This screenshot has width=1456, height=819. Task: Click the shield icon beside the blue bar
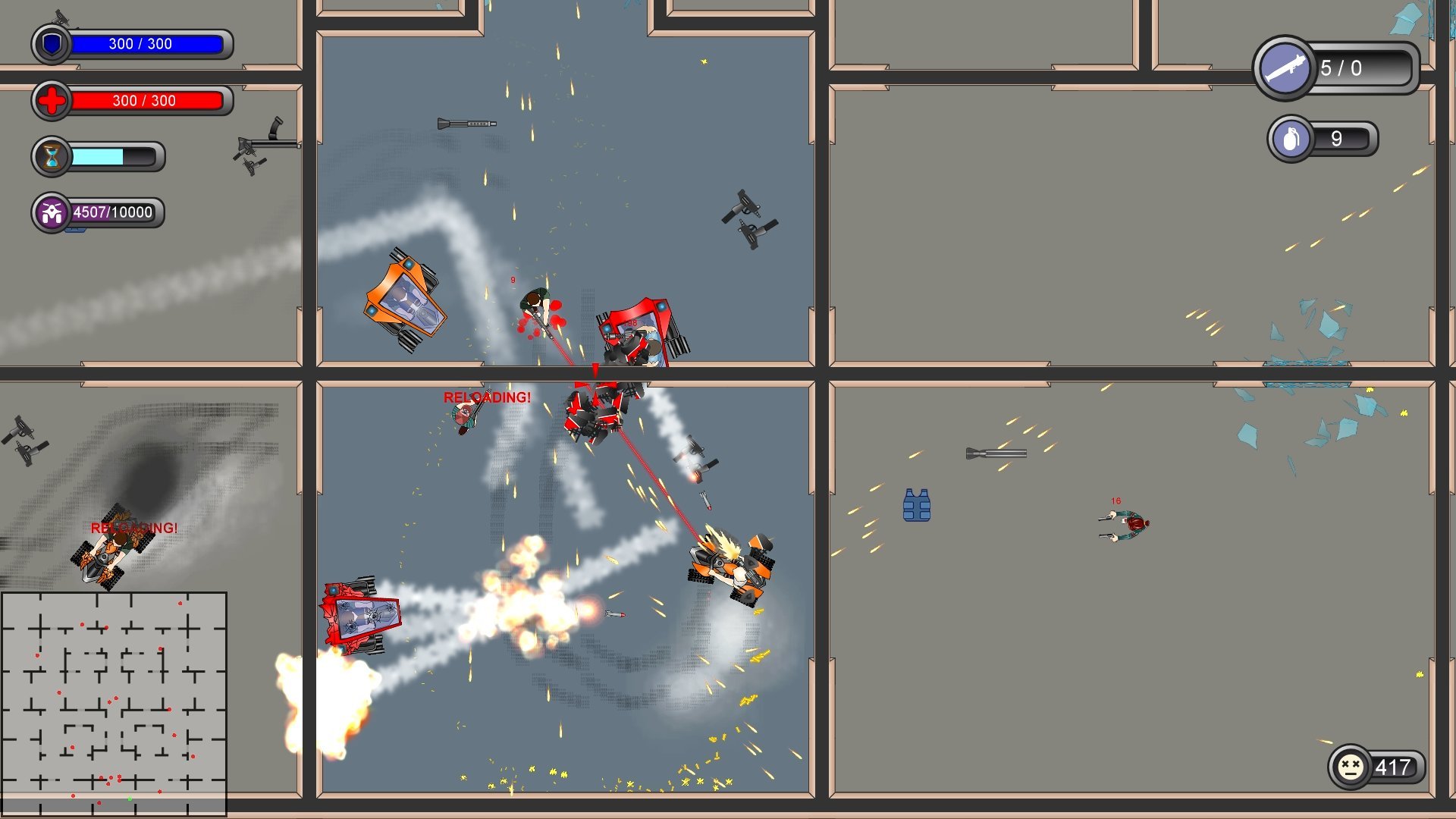50,44
